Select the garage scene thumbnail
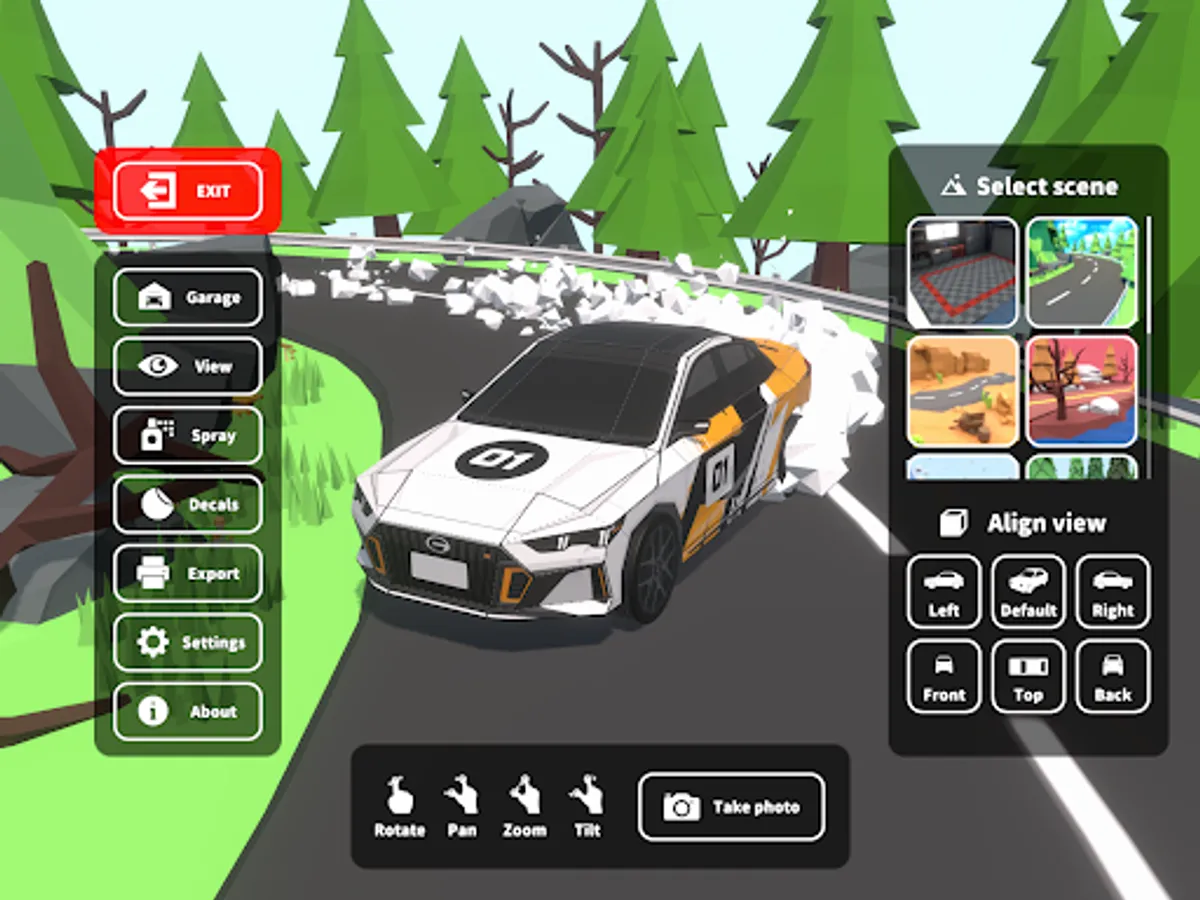 962,272
